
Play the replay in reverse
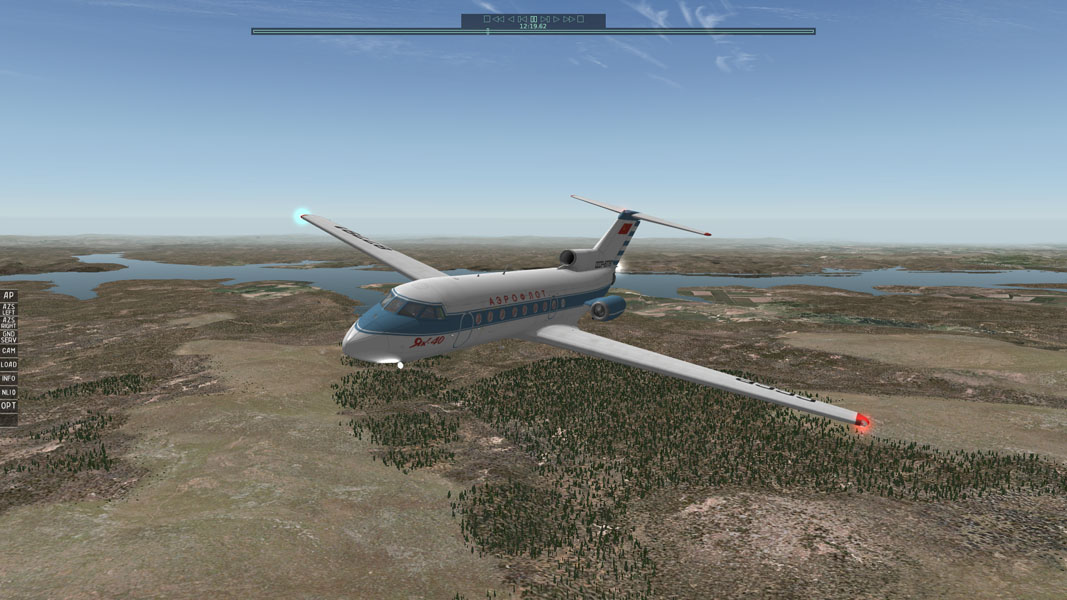(x=510, y=19)
